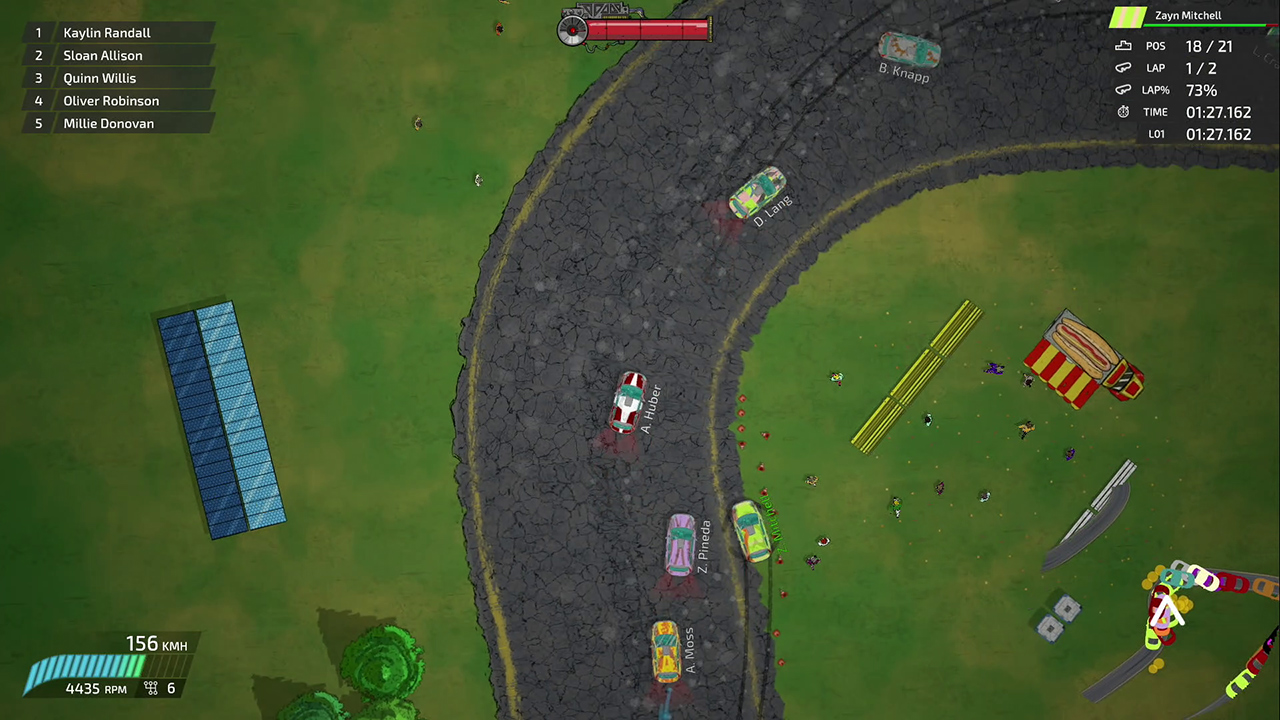Select the LAP helmet icon
The width and height of the screenshot is (1280, 720).
point(1123,67)
